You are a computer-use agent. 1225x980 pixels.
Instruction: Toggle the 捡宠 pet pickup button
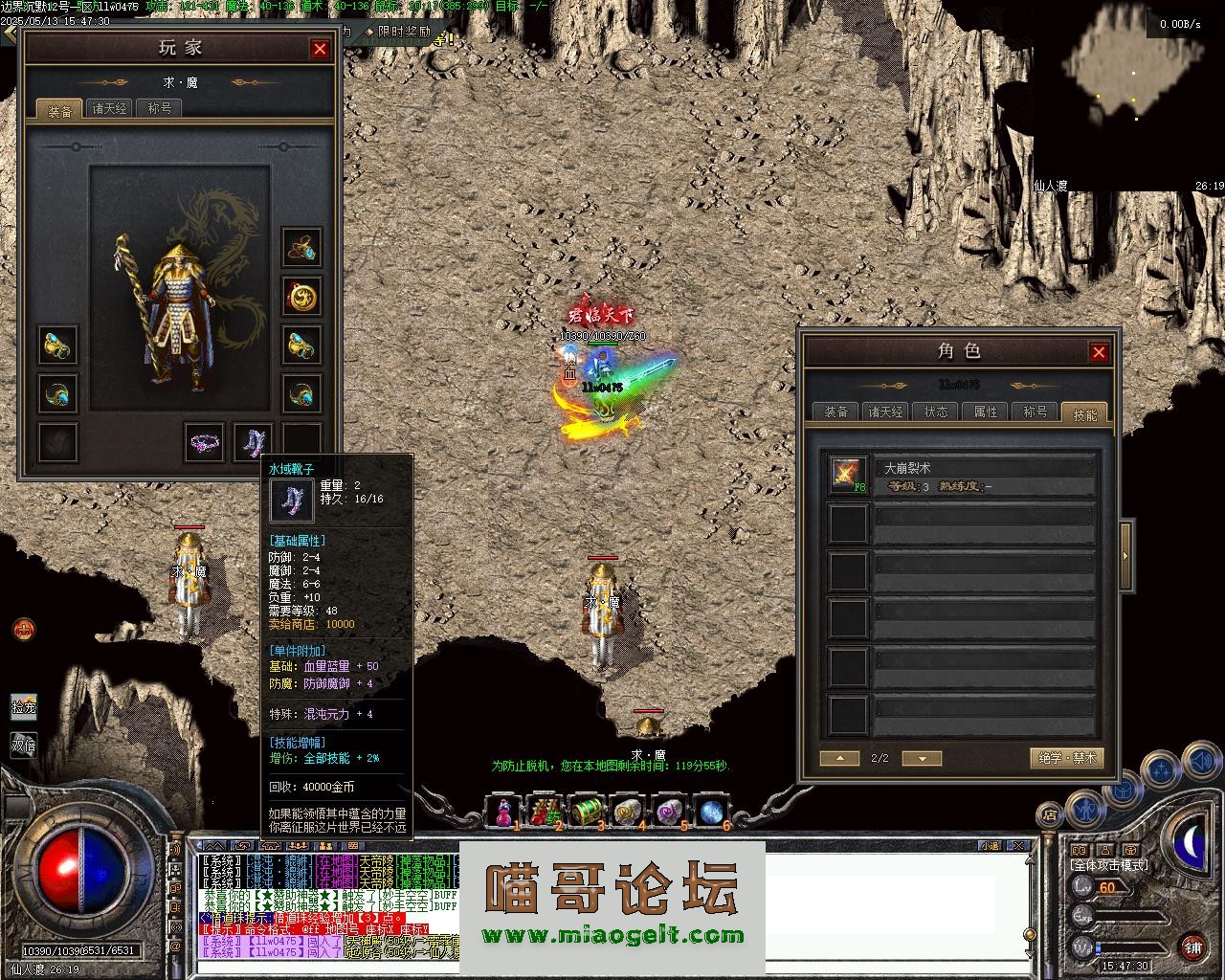pos(24,706)
